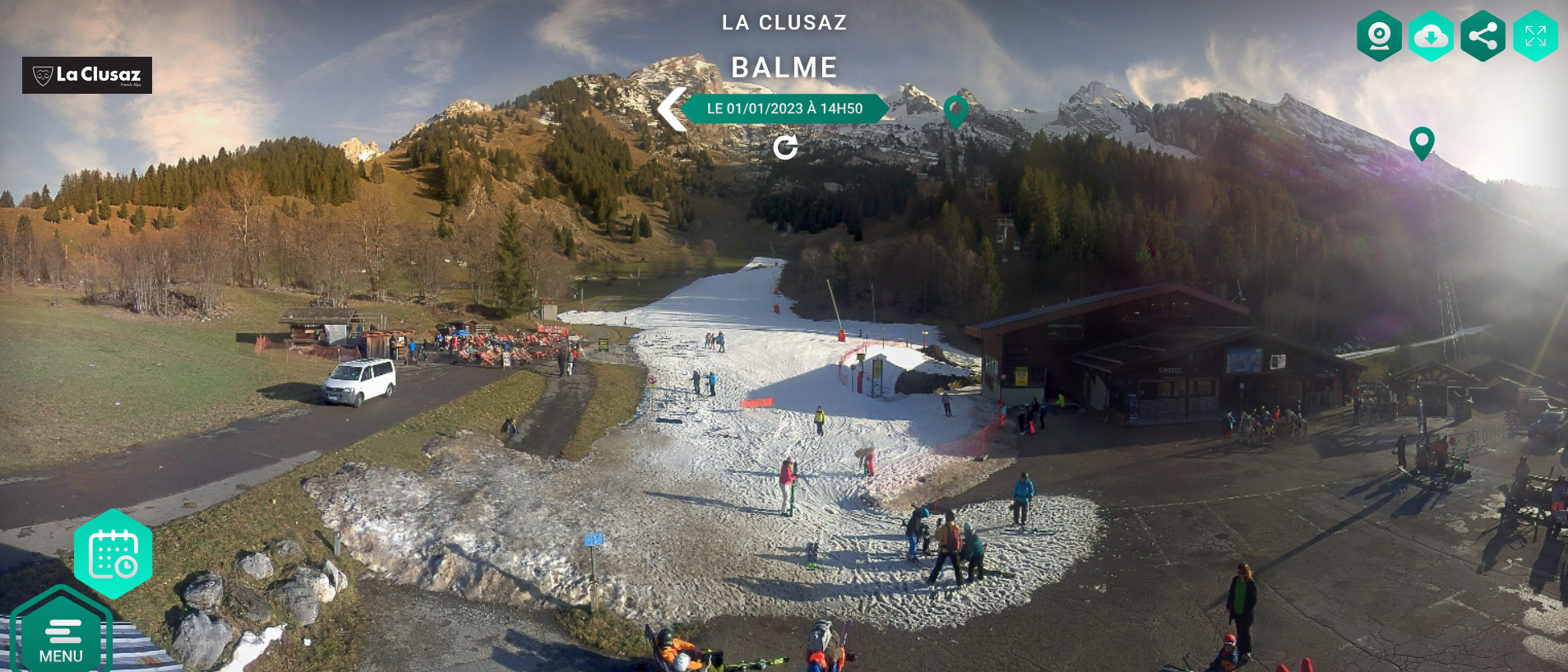Screen dimensions: 1568x672
Task: Open the calendar archive hexagon
Action: click(x=113, y=554)
